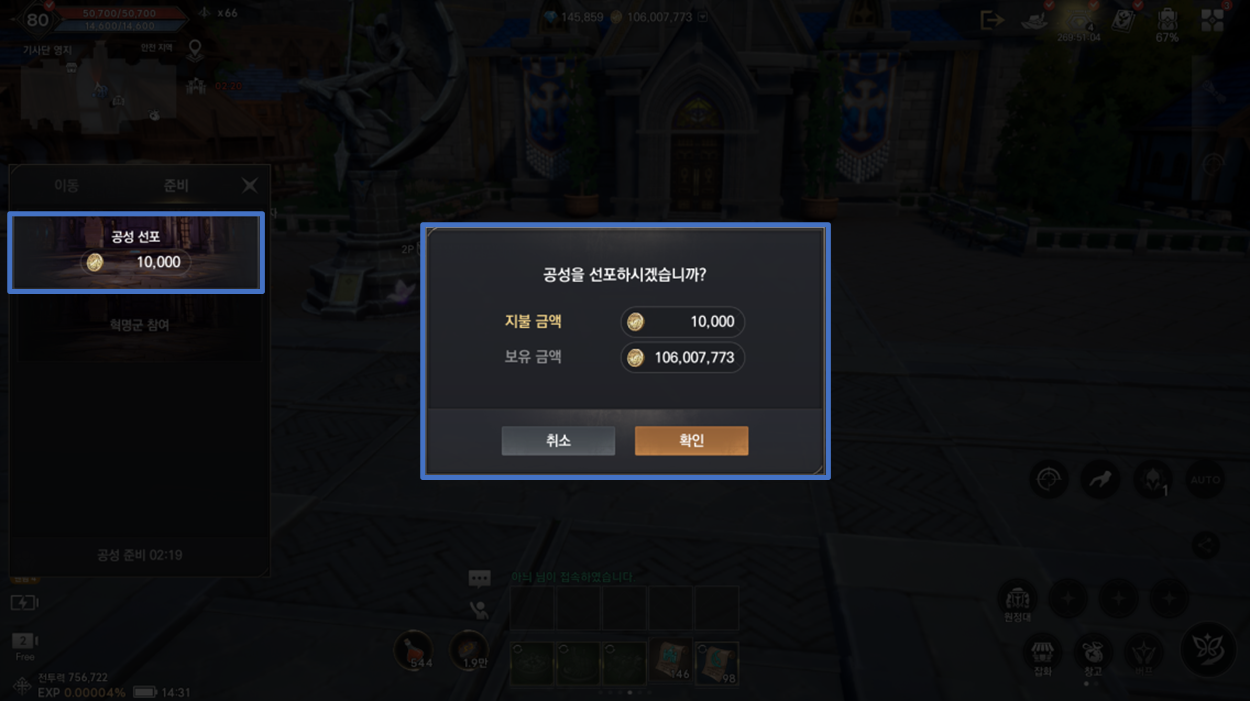Click the exit door arrow icon
Screen dimensions: 1250x701
[992, 20]
